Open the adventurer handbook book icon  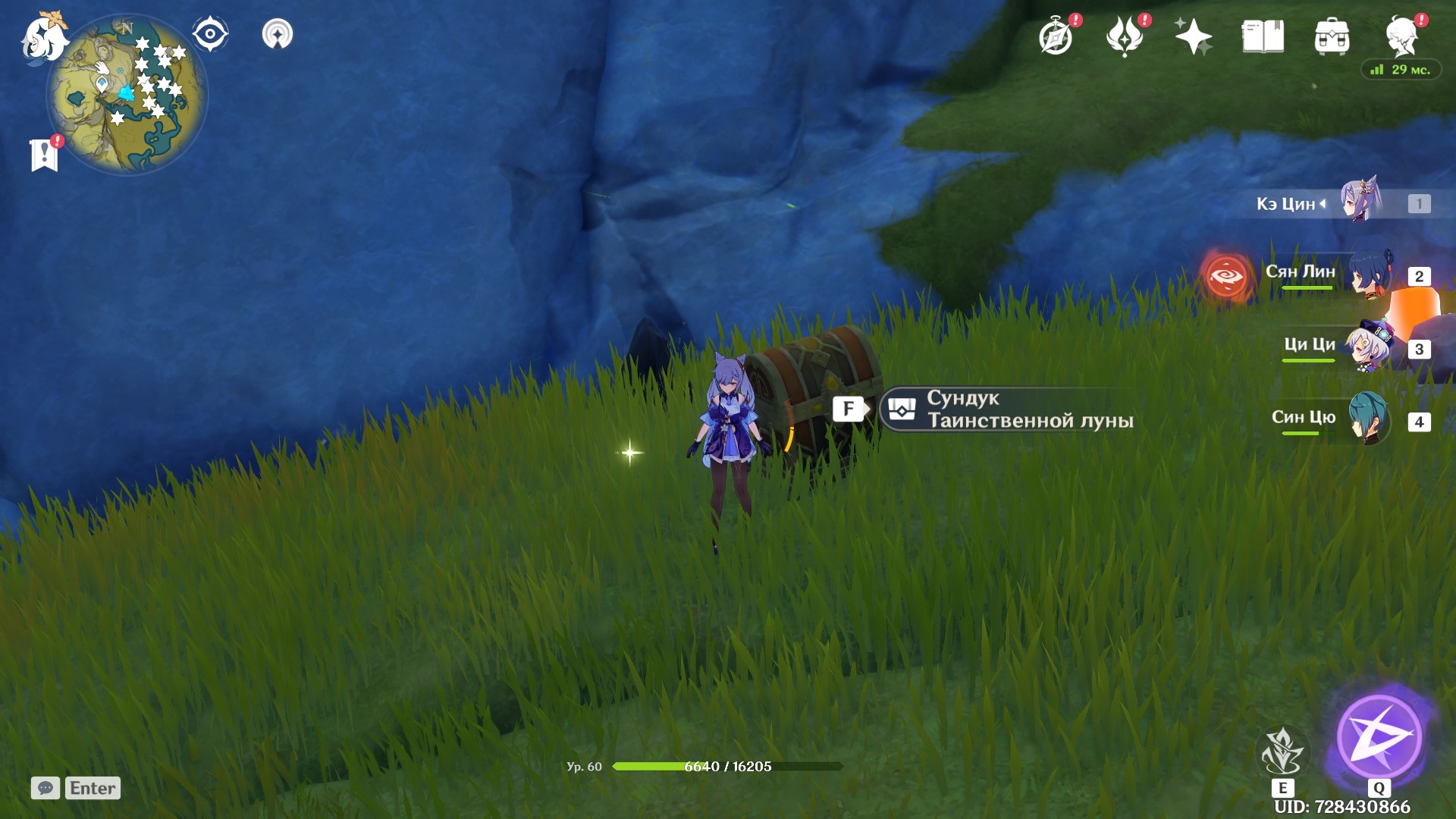click(1261, 34)
